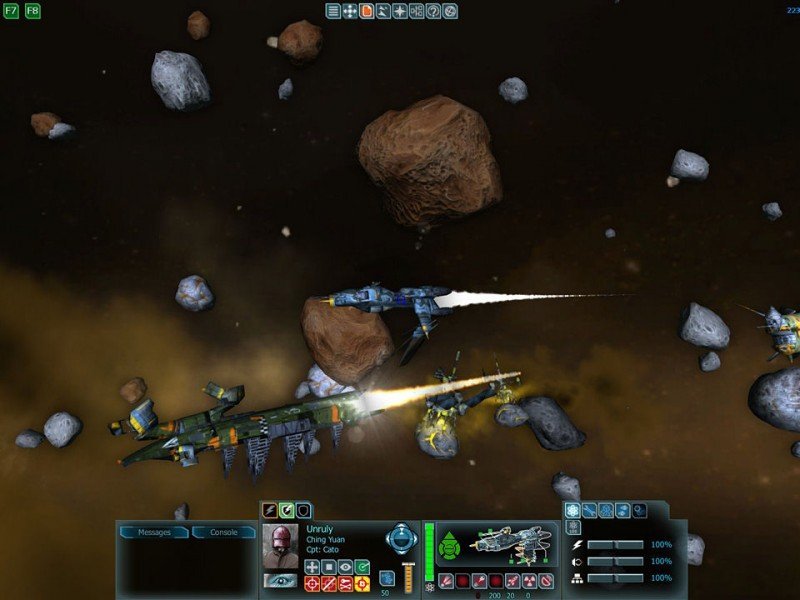The height and width of the screenshot is (600, 800).
Task: Select the lightning bolt tab above captain panel
Action: coord(269,510)
